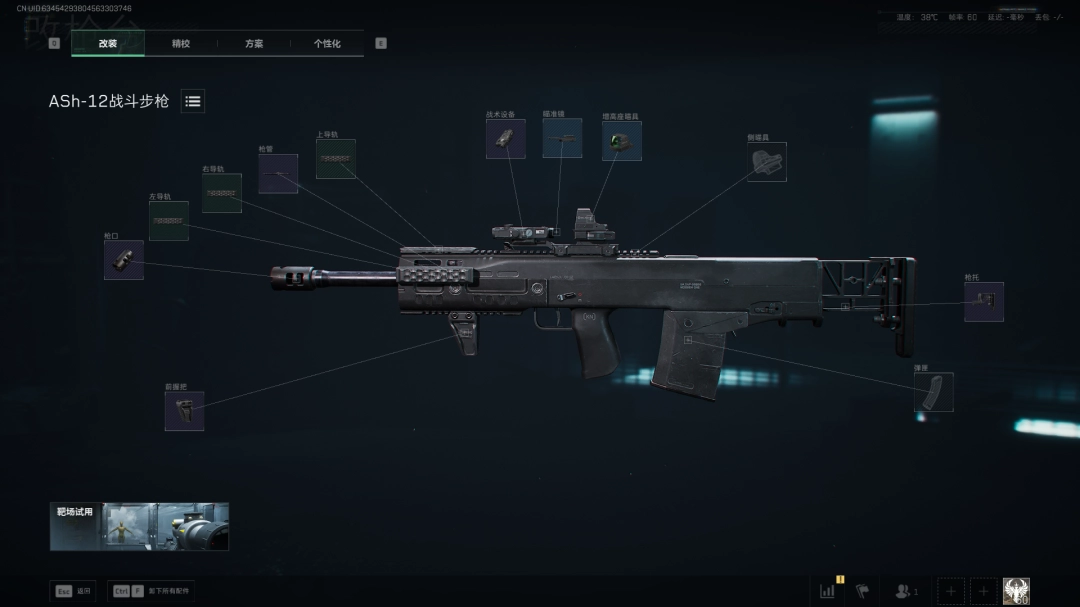The width and height of the screenshot is (1080, 607).
Task: Open the 方案 loadout plans tab
Action: 254,44
